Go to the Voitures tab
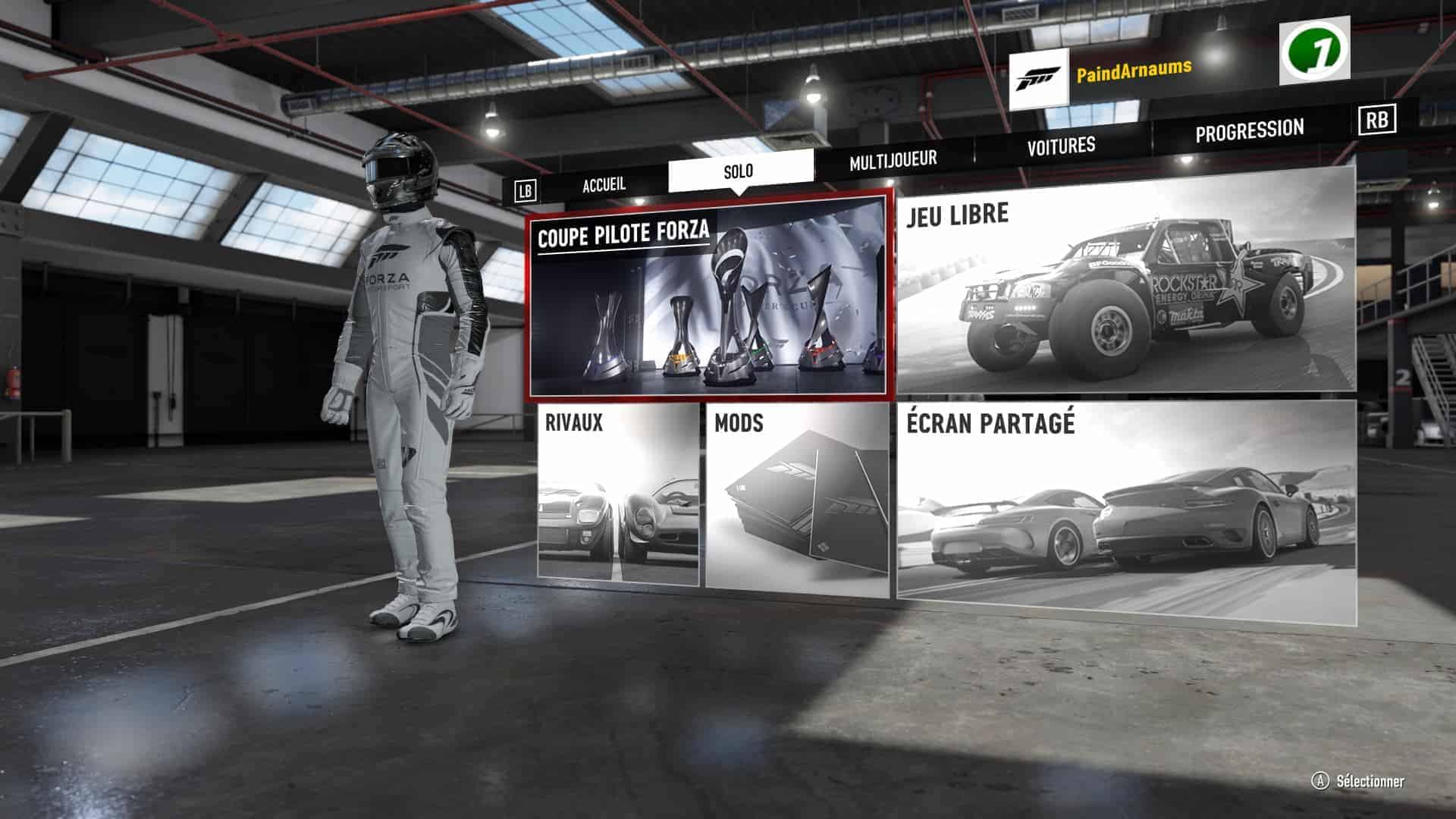 tap(1061, 146)
